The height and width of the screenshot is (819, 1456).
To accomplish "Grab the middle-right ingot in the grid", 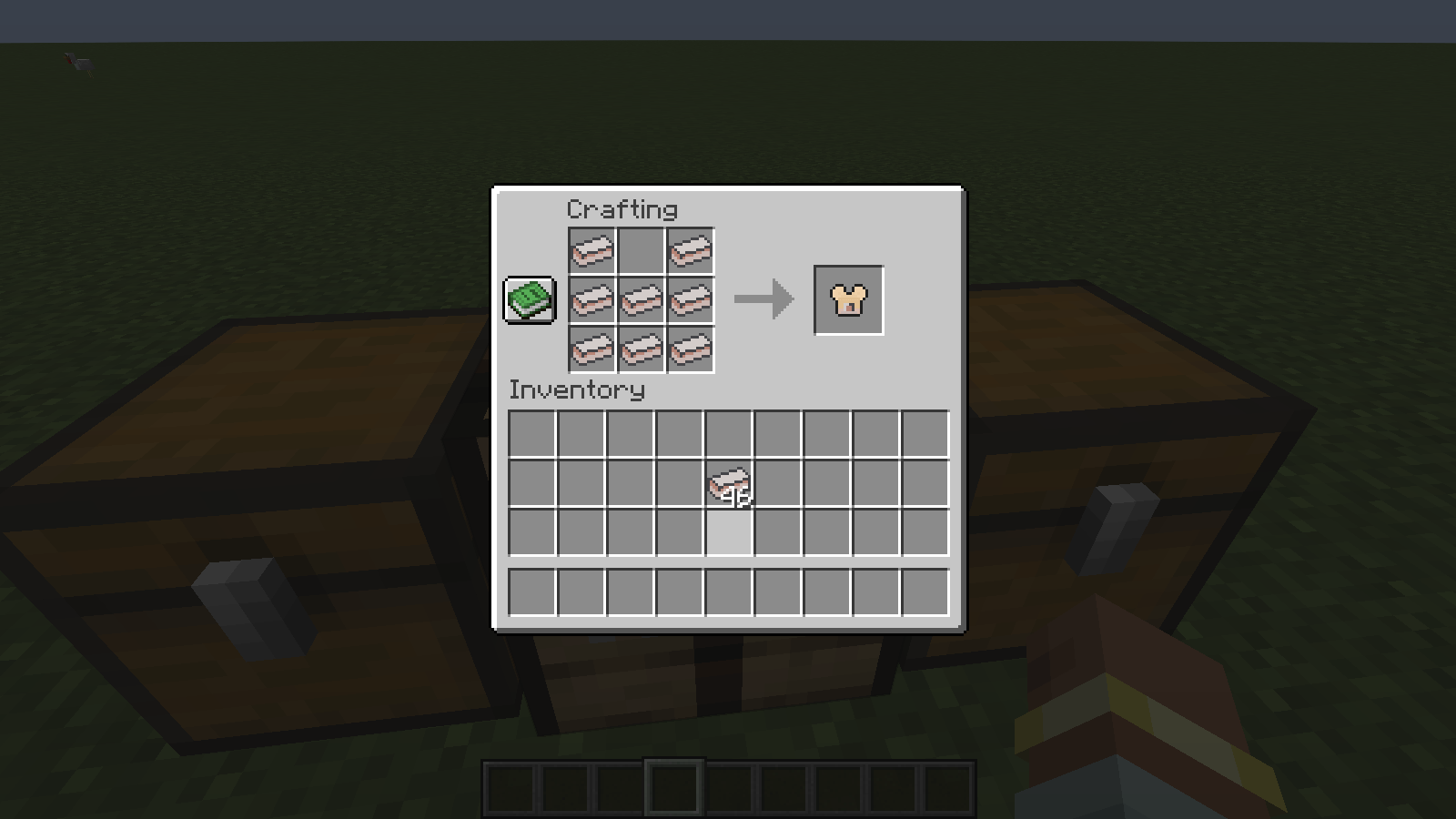I will coord(690,299).
